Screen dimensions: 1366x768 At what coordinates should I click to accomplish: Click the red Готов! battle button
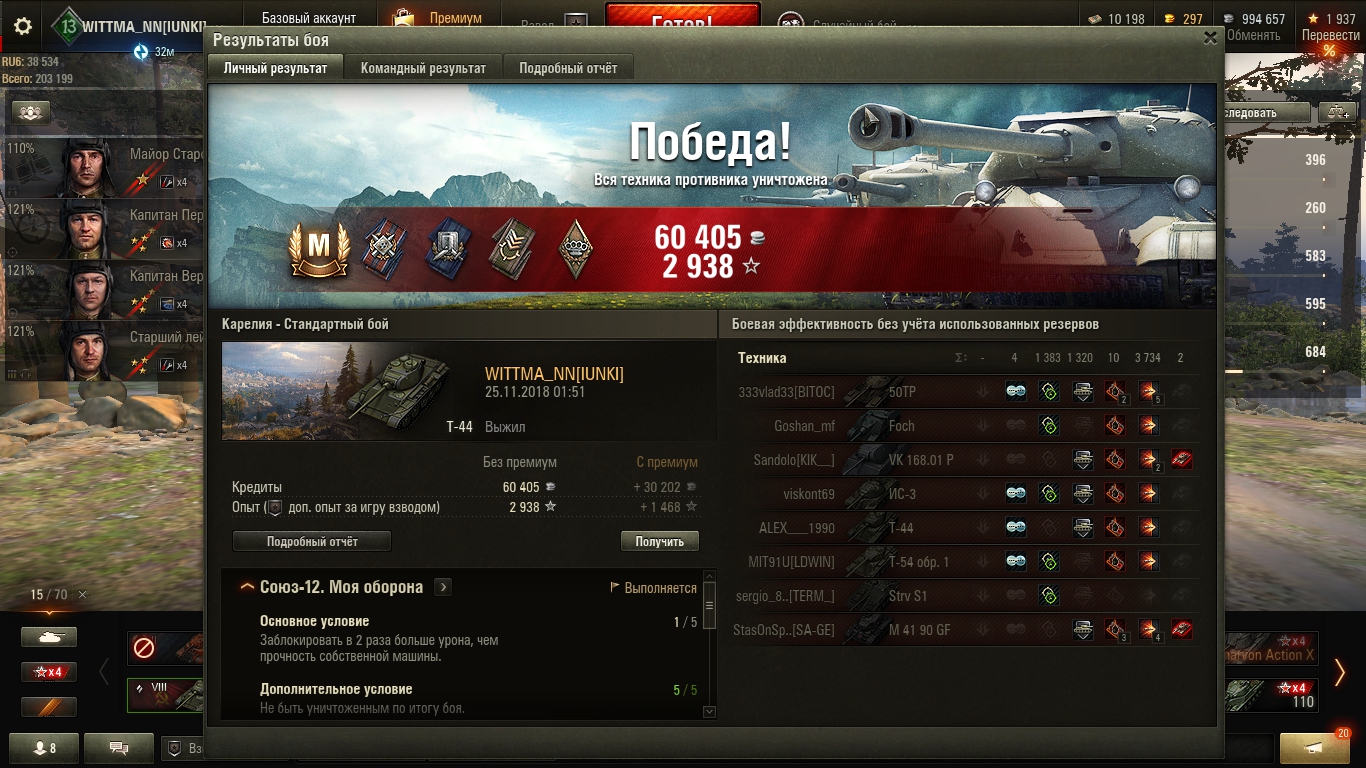[682, 20]
